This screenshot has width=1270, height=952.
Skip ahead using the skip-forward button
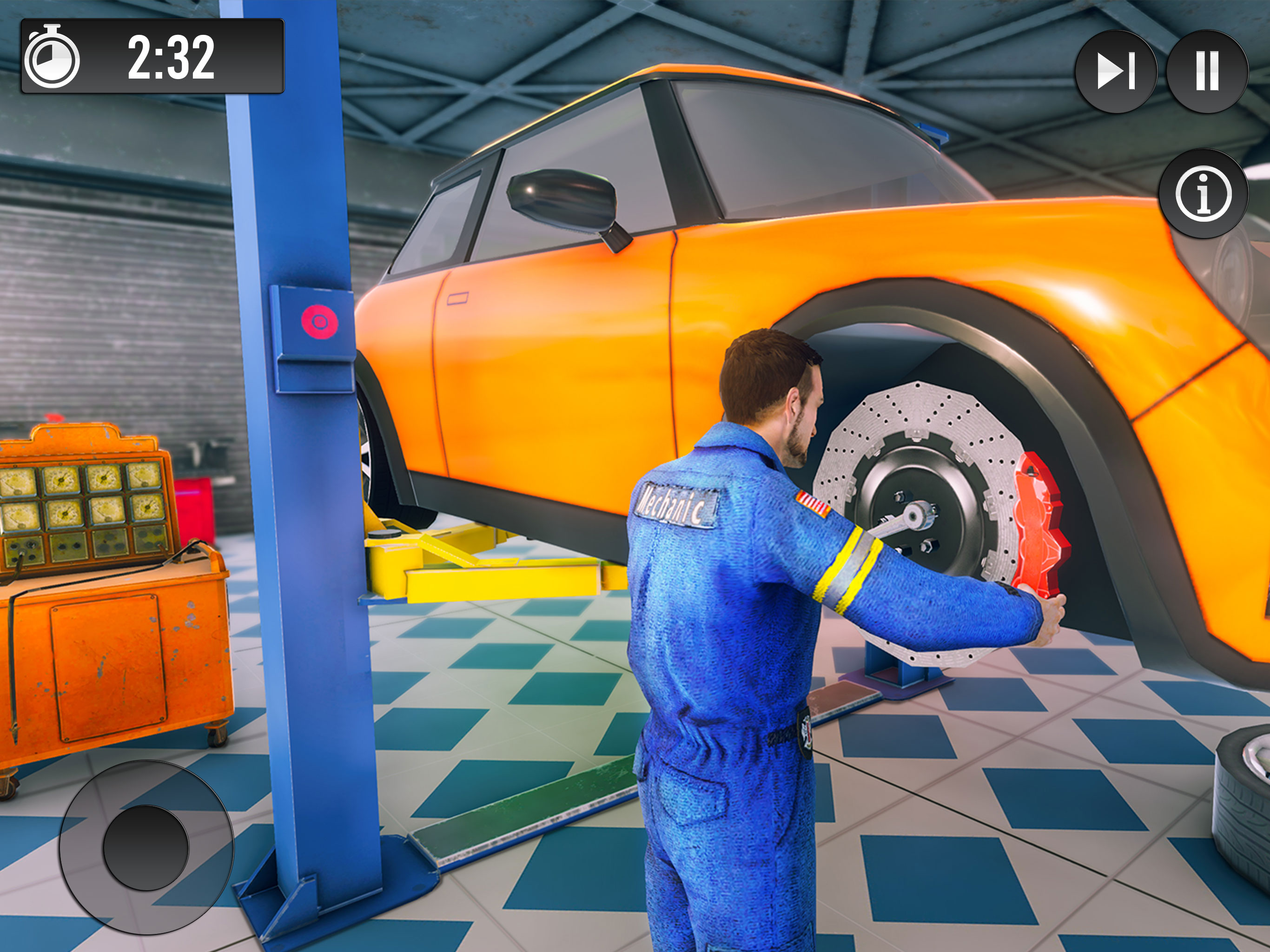pyautogui.click(x=1116, y=71)
